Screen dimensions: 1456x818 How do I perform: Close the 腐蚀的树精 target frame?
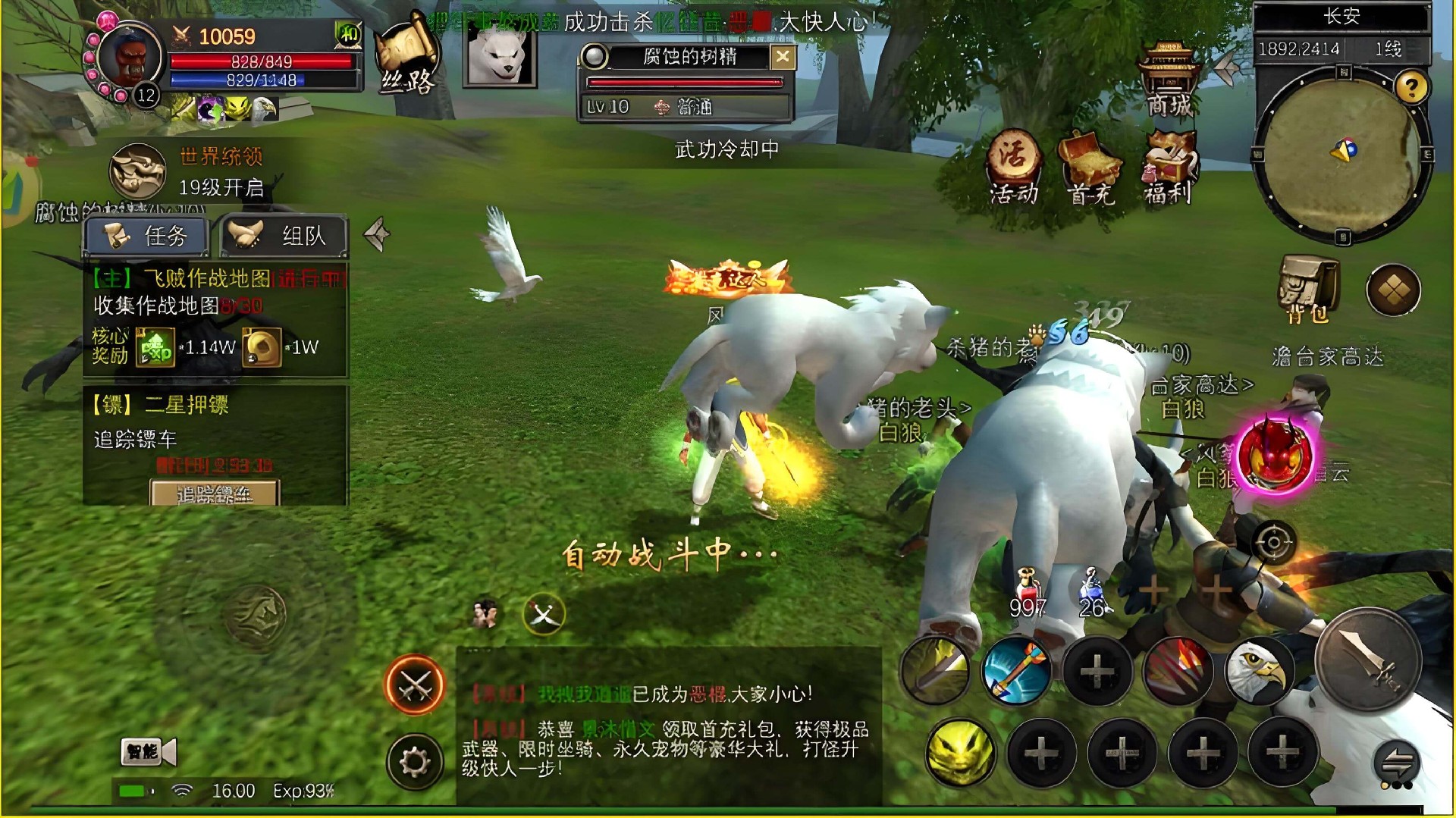tap(783, 57)
